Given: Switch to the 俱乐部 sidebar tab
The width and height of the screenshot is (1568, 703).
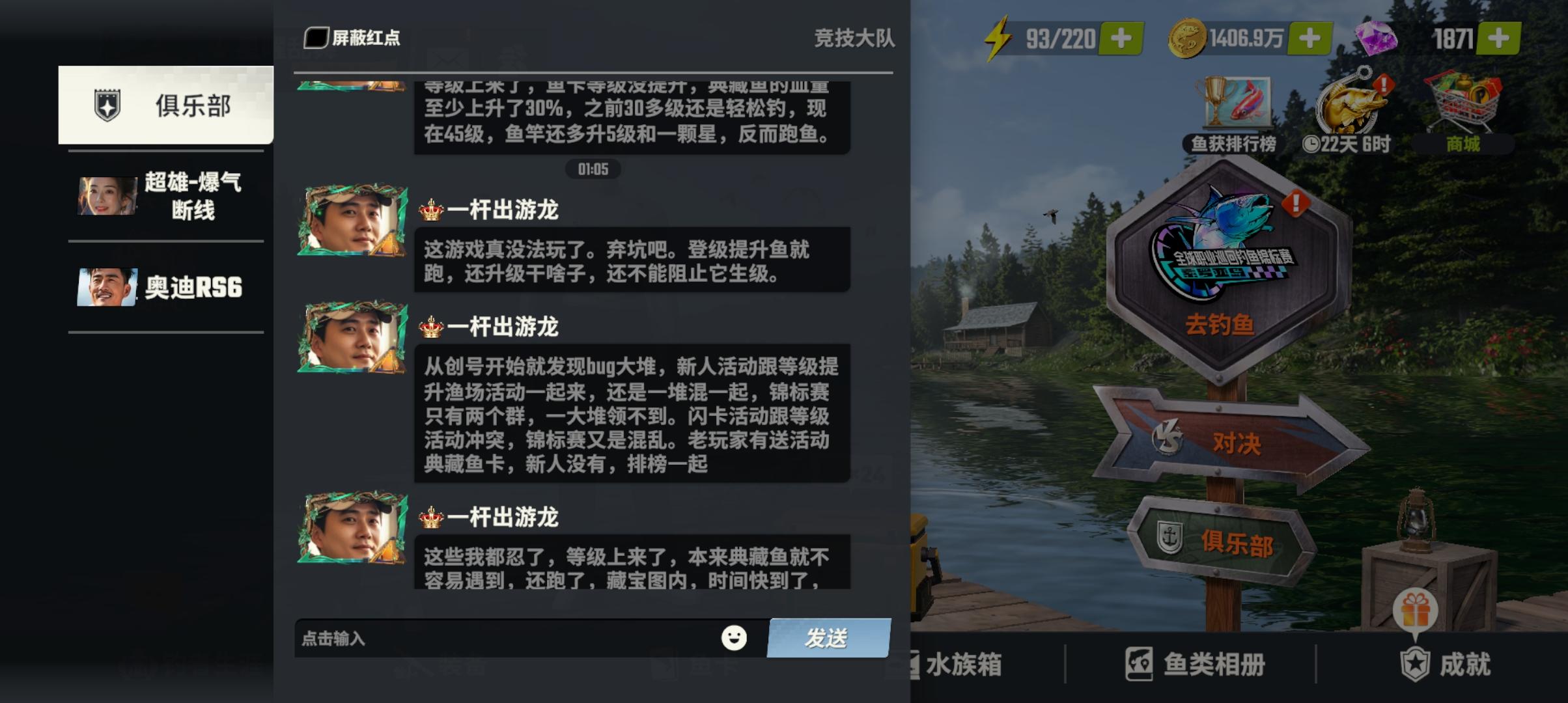Looking at the screenshot, I should point(165,105).
